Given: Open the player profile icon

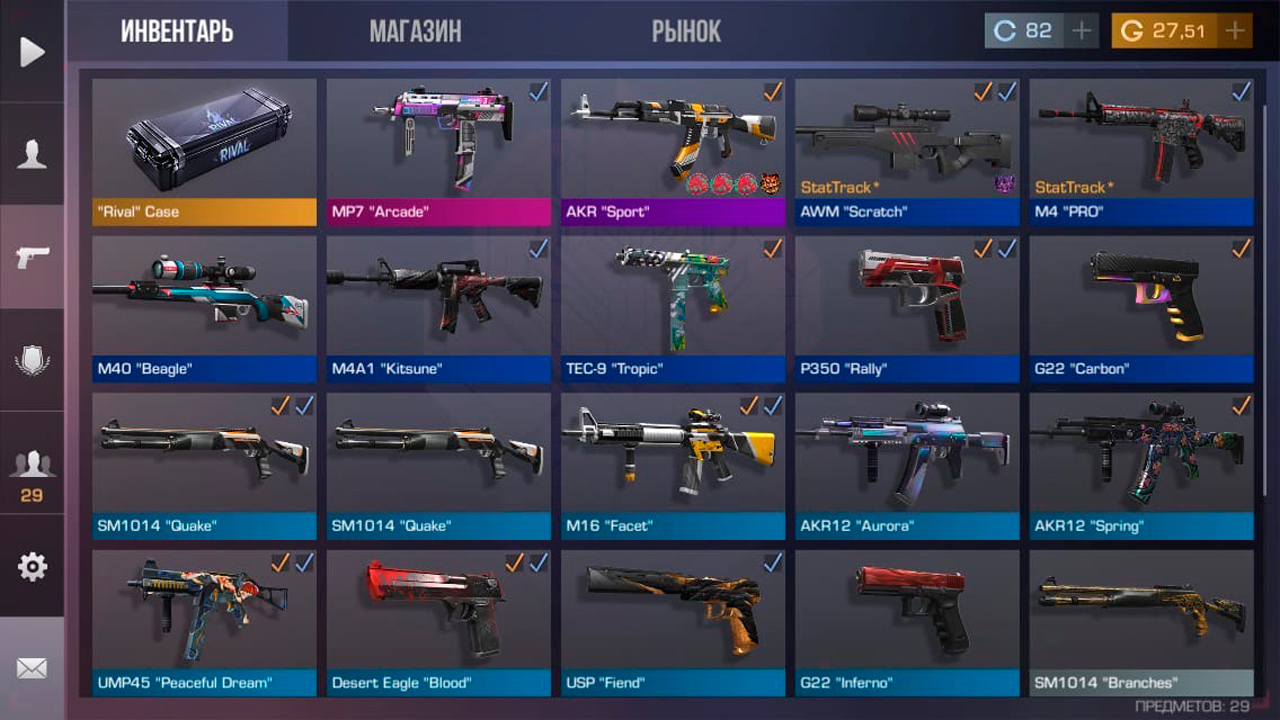Looking at the screenshot, I should pos(32,155).
